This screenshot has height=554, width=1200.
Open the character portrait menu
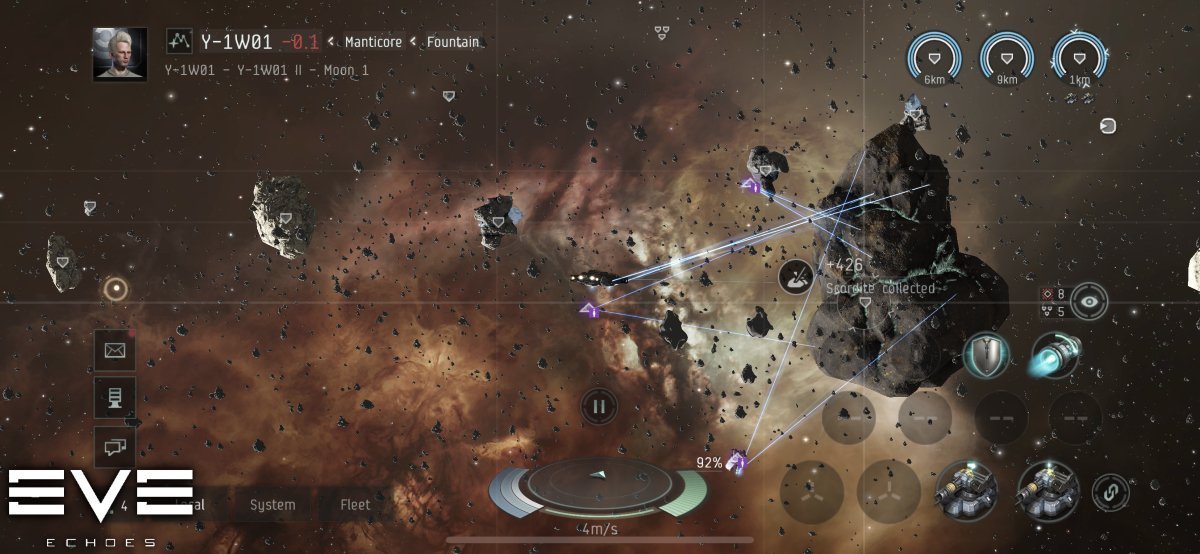[120, 54]
